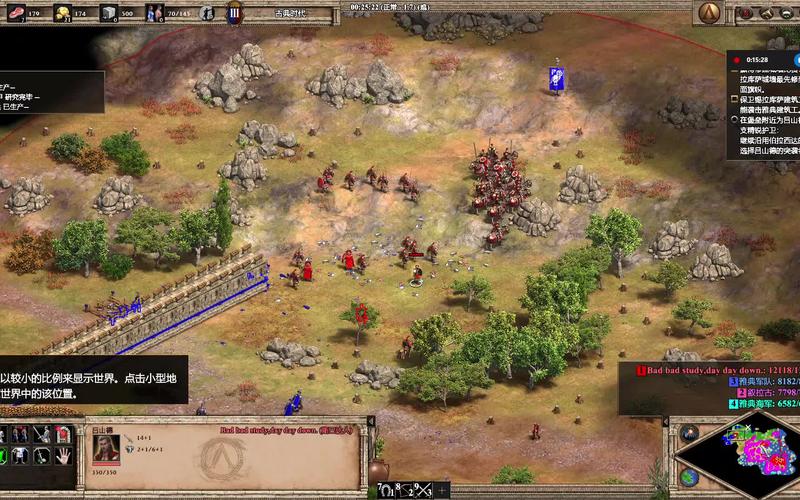Viewport: 800px width, 500px height.
Task: Collapse the unit info panel arrow
Action: [371, 422]
